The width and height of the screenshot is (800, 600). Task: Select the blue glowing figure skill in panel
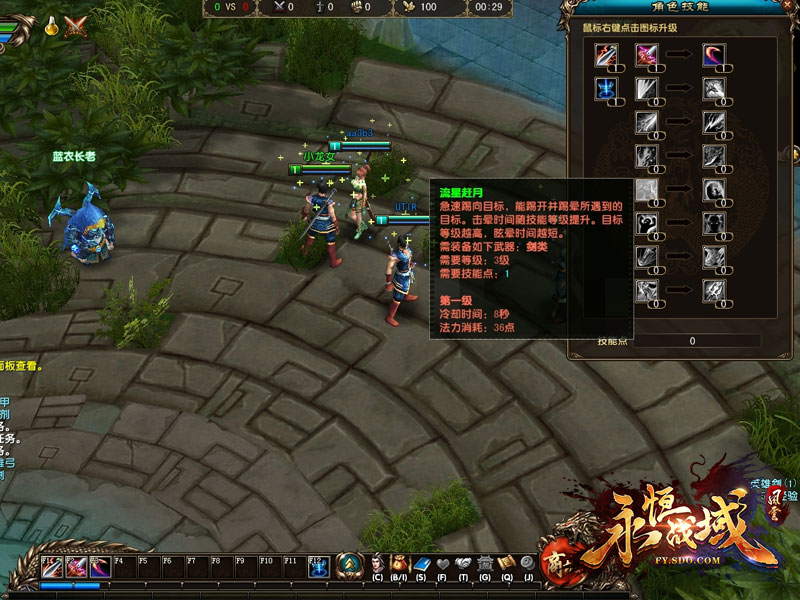608,90
